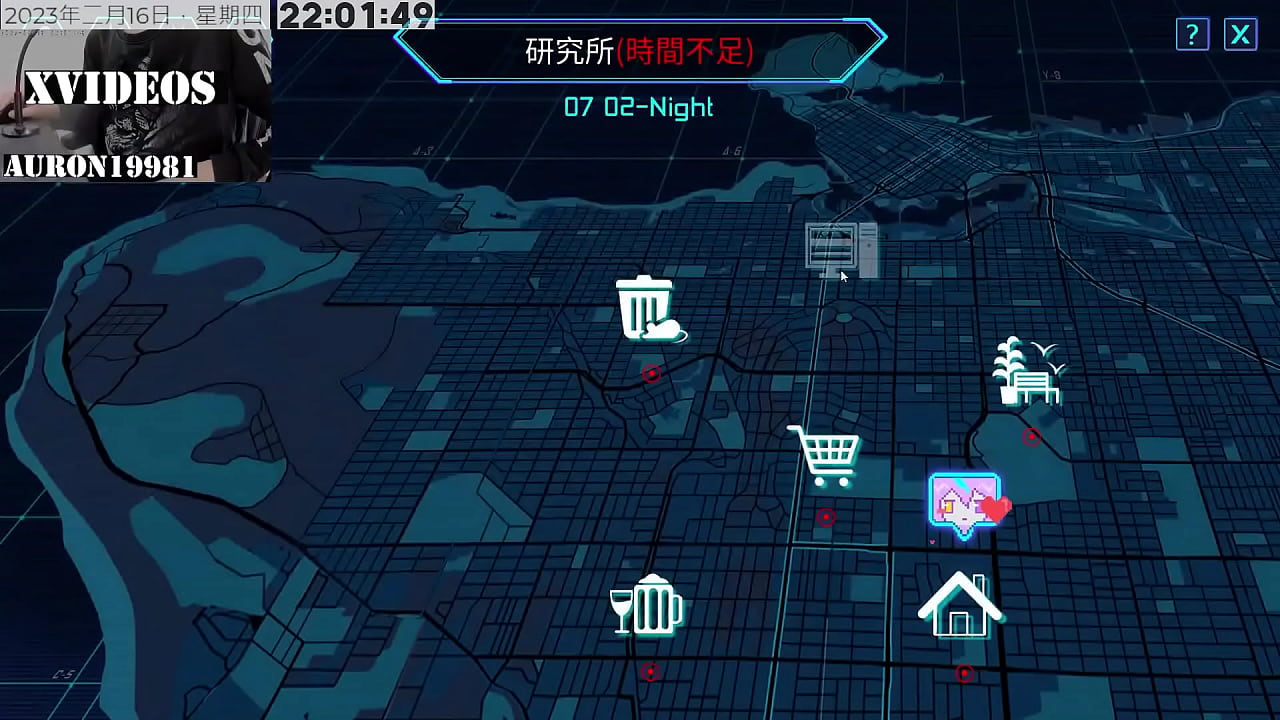
Task: Select the red marker below the trash bin
Action: [652, 374]
